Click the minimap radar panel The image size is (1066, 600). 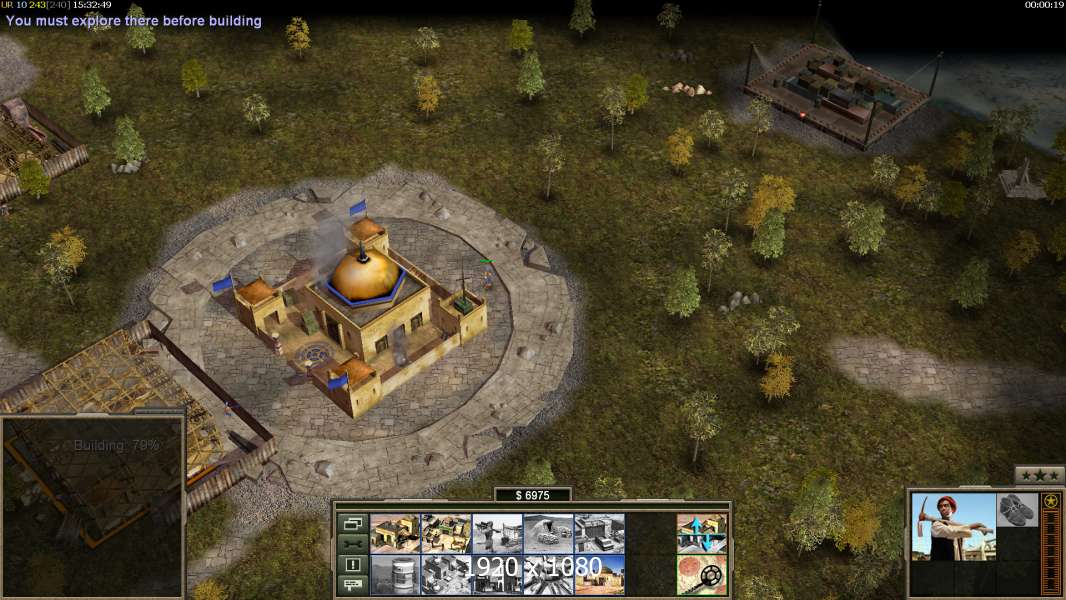click(93, 506)
